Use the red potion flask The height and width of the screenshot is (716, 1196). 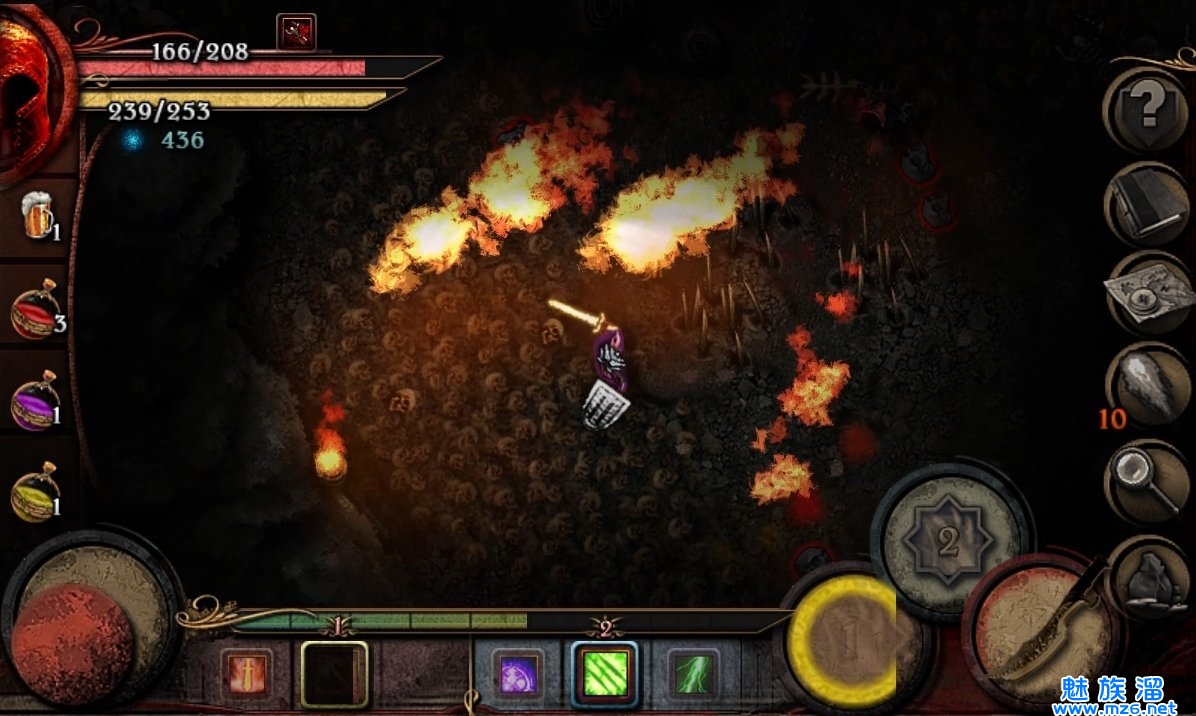coord(36,312)
